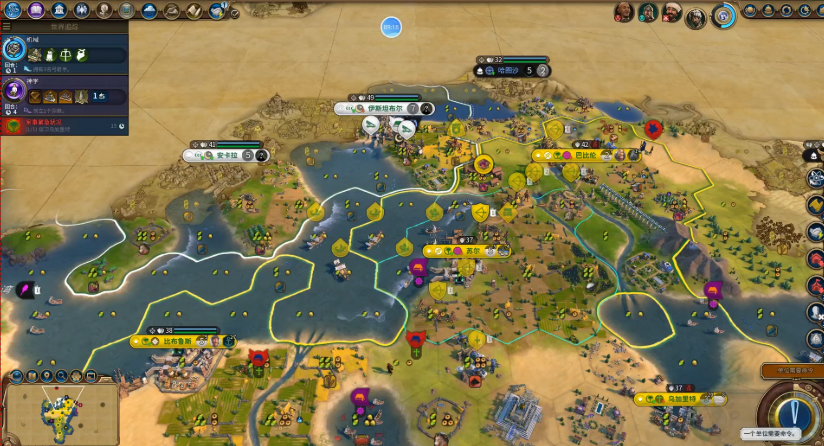Open diplomacy with first leader portrait
Image resolution: width=824 pixels, height=446 pixels.
click(x=624, y=12)
